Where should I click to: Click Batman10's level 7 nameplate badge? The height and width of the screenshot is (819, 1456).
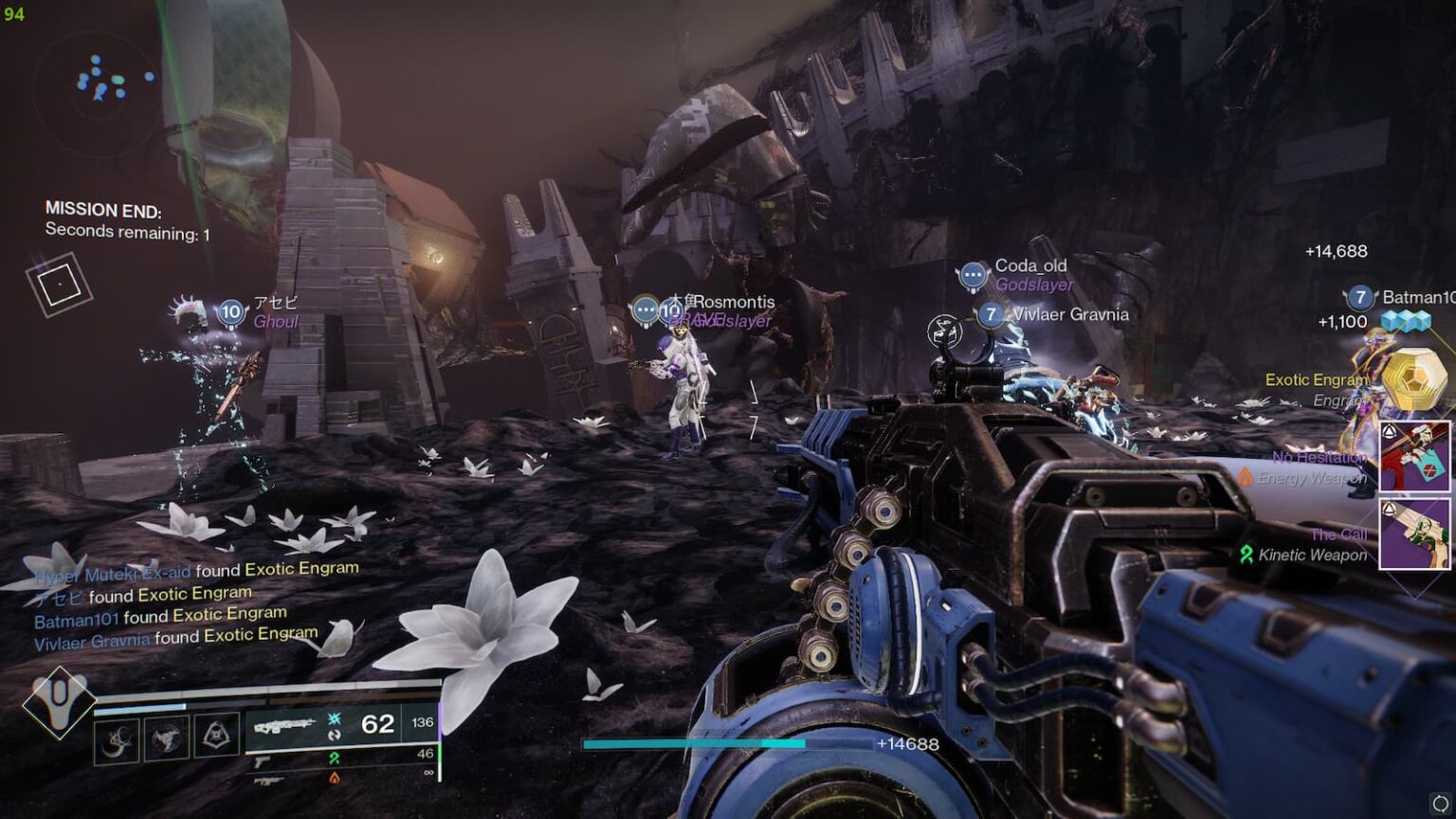point(1360,297)
